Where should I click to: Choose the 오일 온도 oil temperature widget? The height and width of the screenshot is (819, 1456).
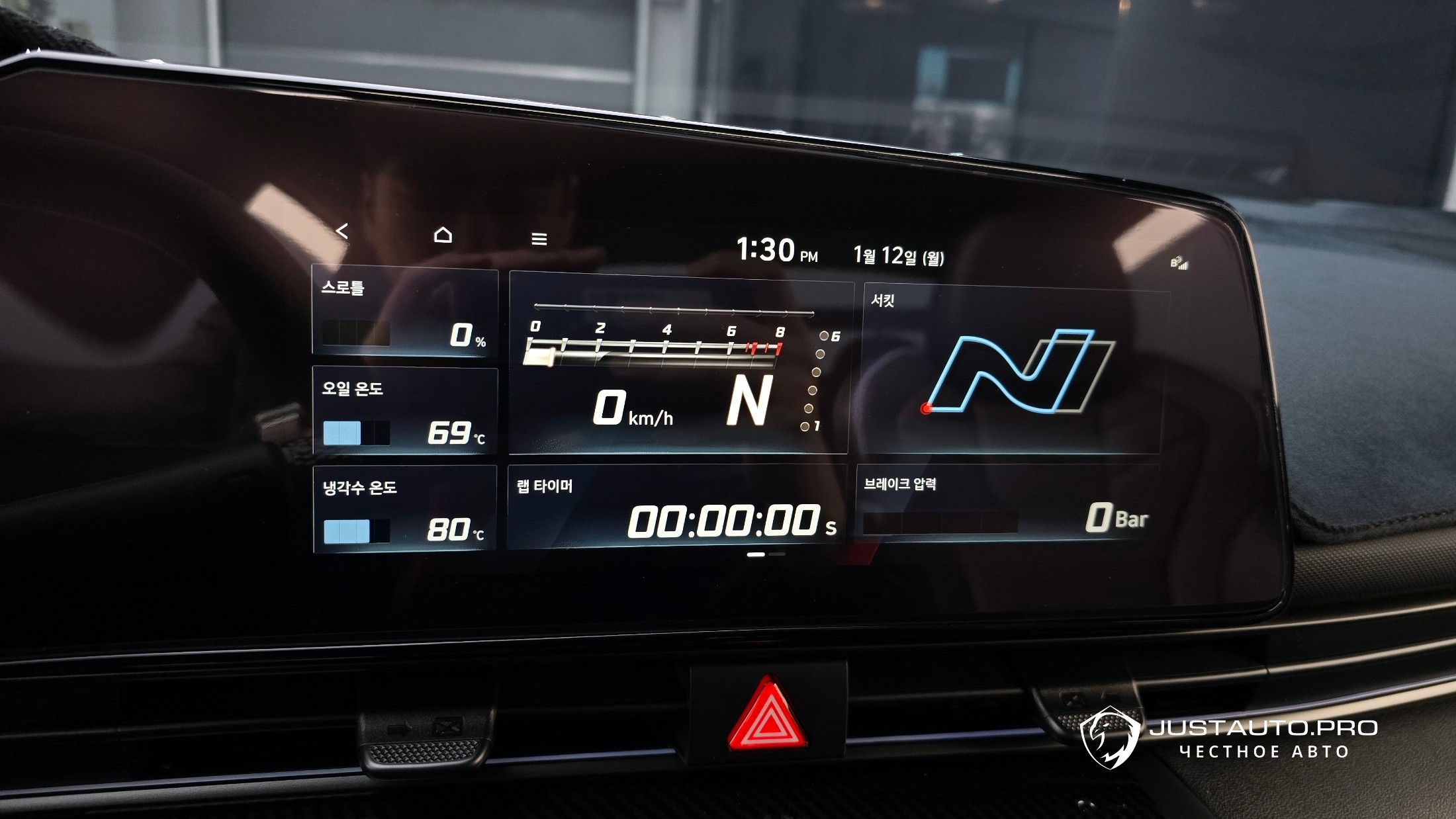point(405,411)
